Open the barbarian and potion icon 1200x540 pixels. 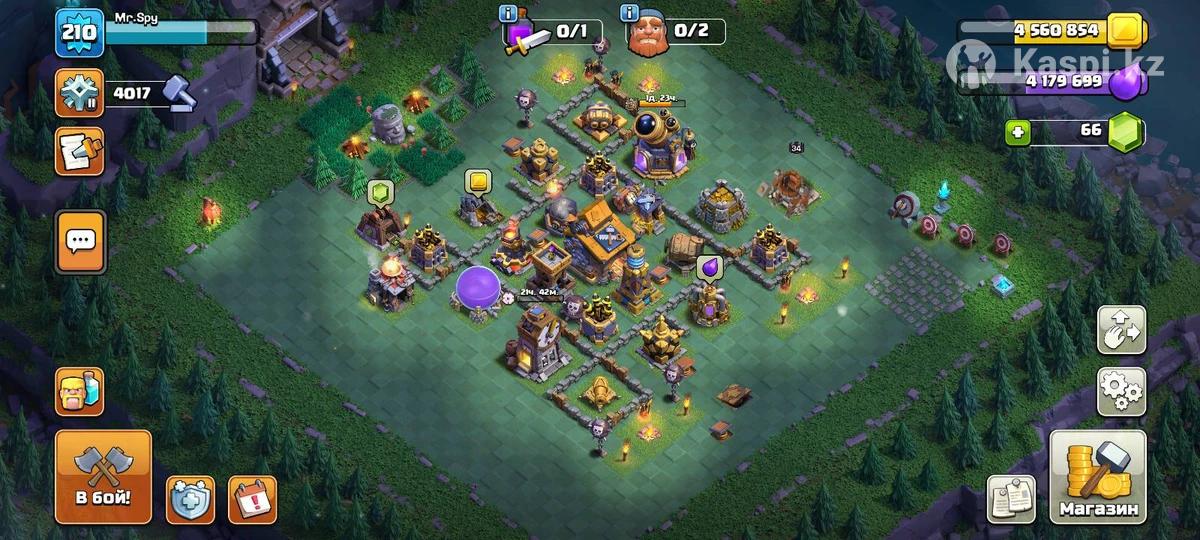tap(80, 391)
